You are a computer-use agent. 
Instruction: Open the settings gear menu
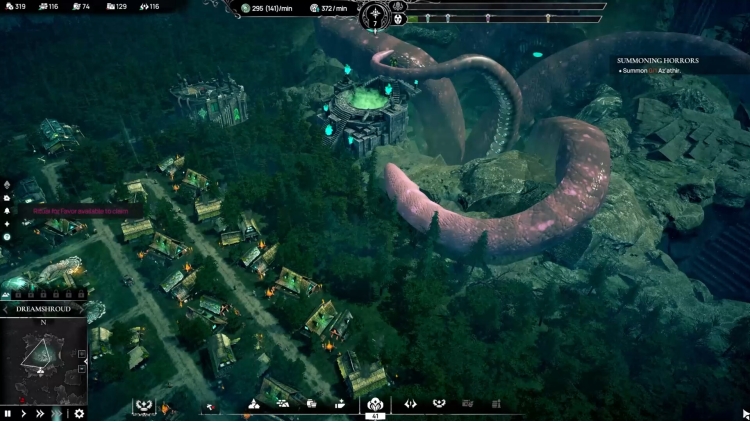(x=79, y=413)
